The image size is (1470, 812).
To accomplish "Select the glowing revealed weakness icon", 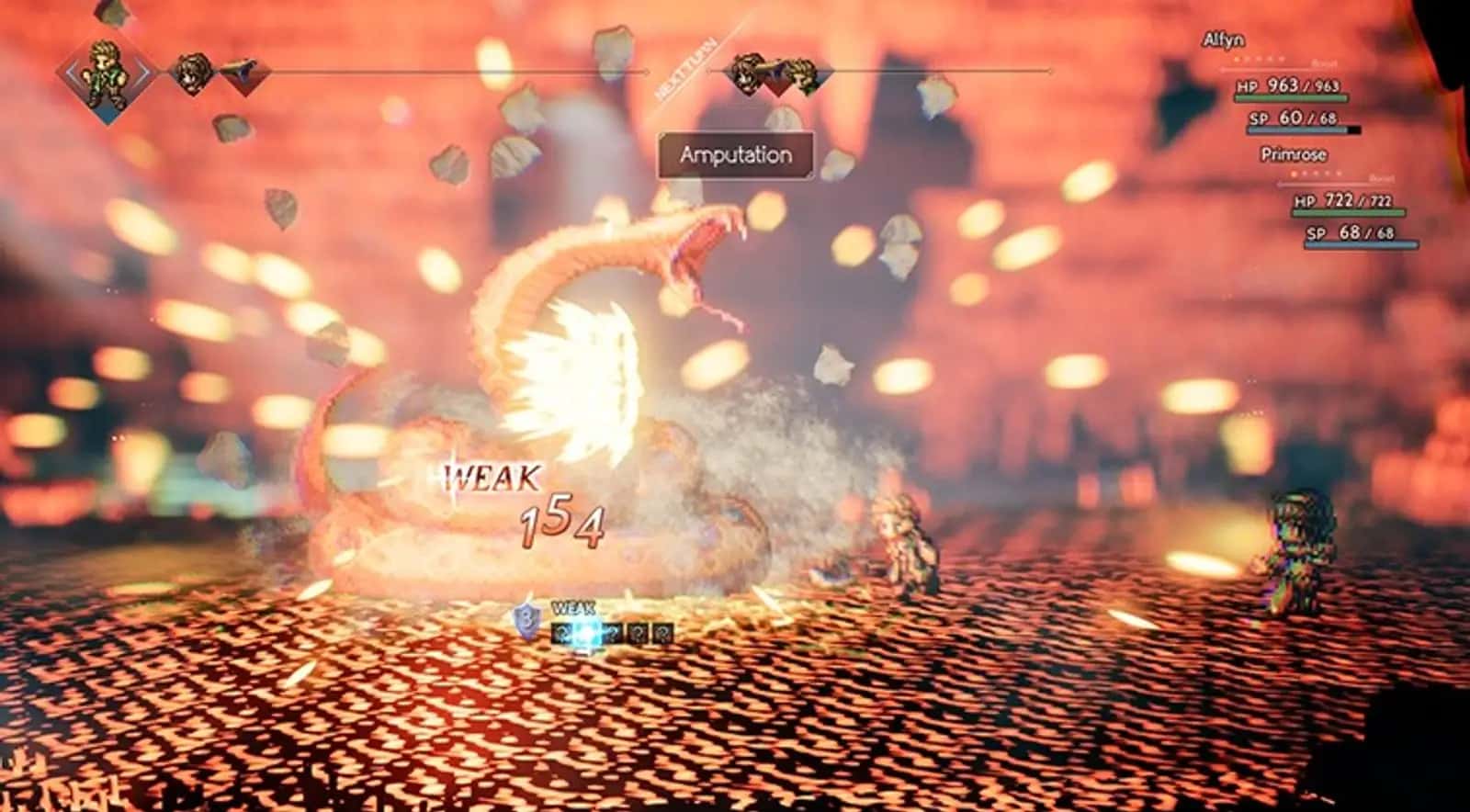I will (x=588, y=633).
